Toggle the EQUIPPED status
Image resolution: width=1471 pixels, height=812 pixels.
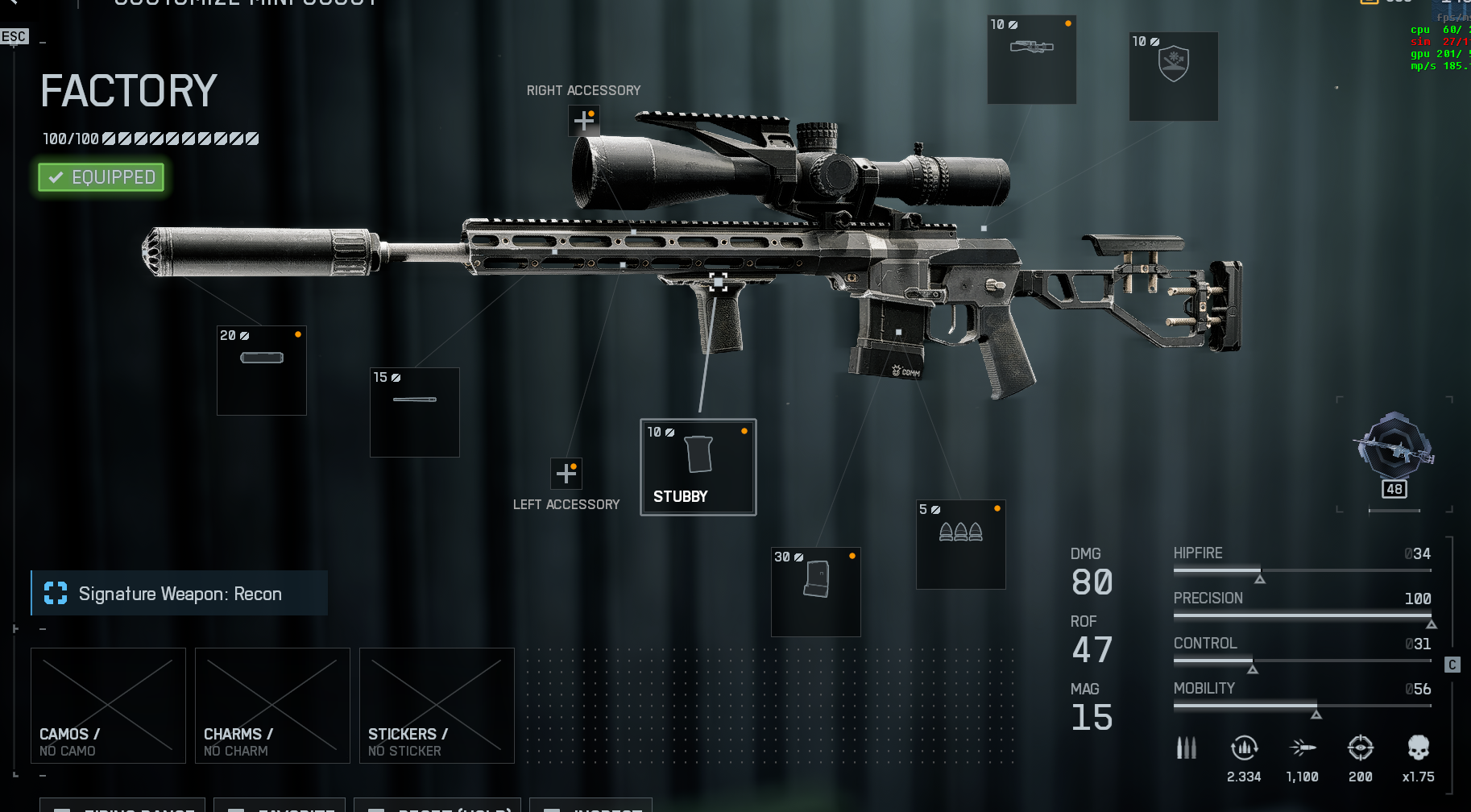pyautogui.click(x=100, y=176)
